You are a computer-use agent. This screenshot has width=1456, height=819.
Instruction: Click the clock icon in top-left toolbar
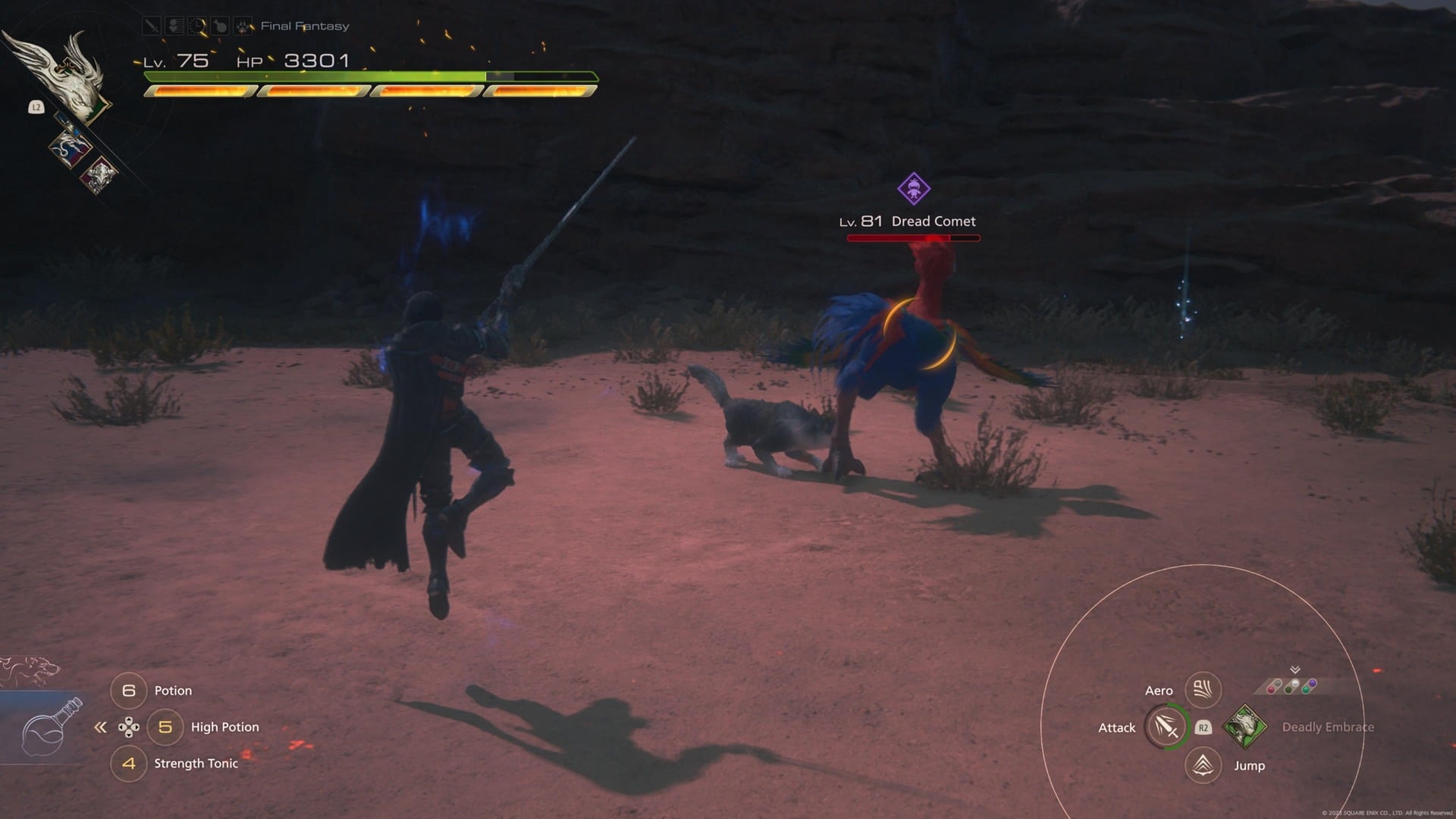coord(197,25)
